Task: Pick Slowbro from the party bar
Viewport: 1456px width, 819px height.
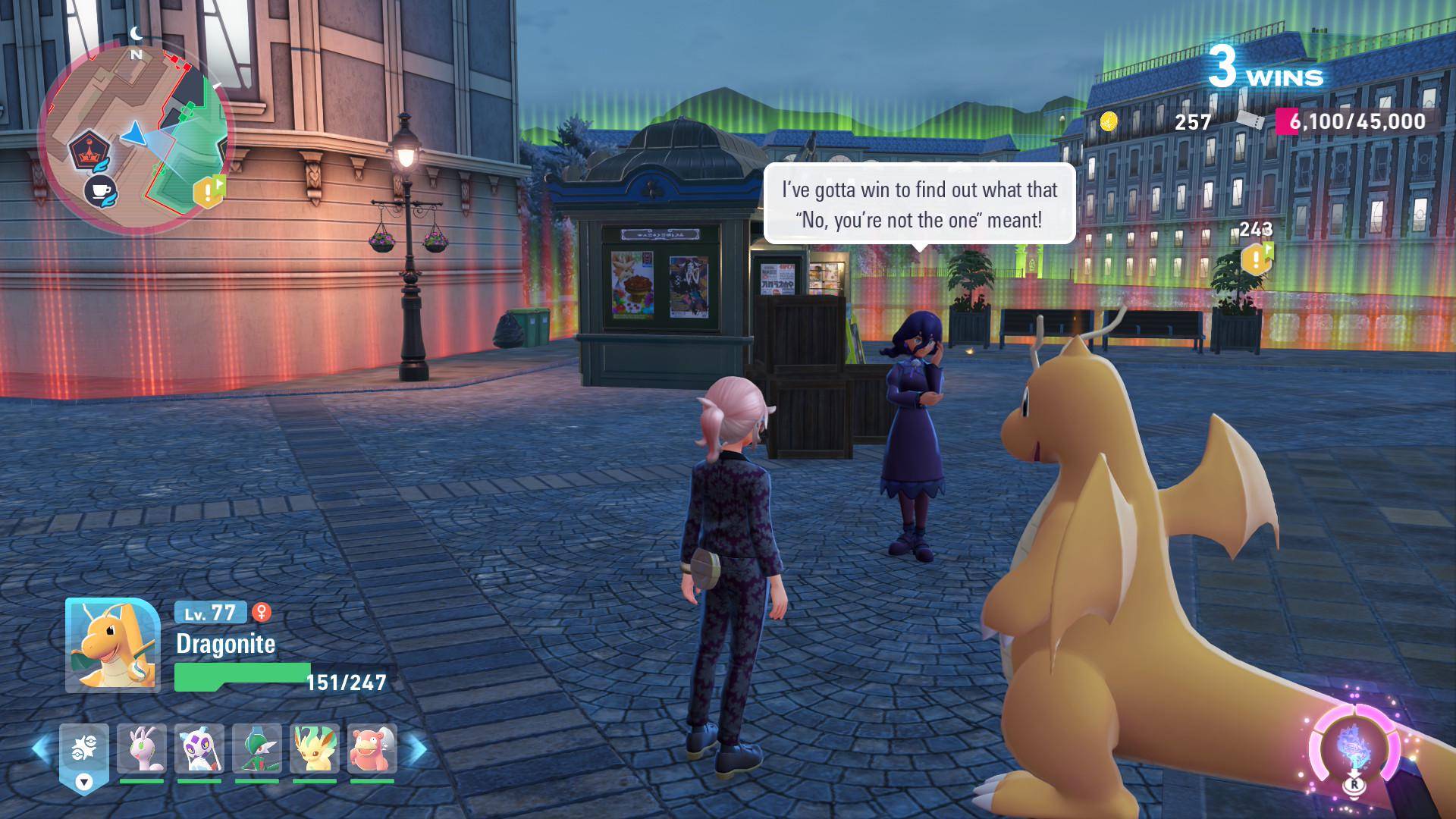Action: pyautogui.click(x=372, y=749)
